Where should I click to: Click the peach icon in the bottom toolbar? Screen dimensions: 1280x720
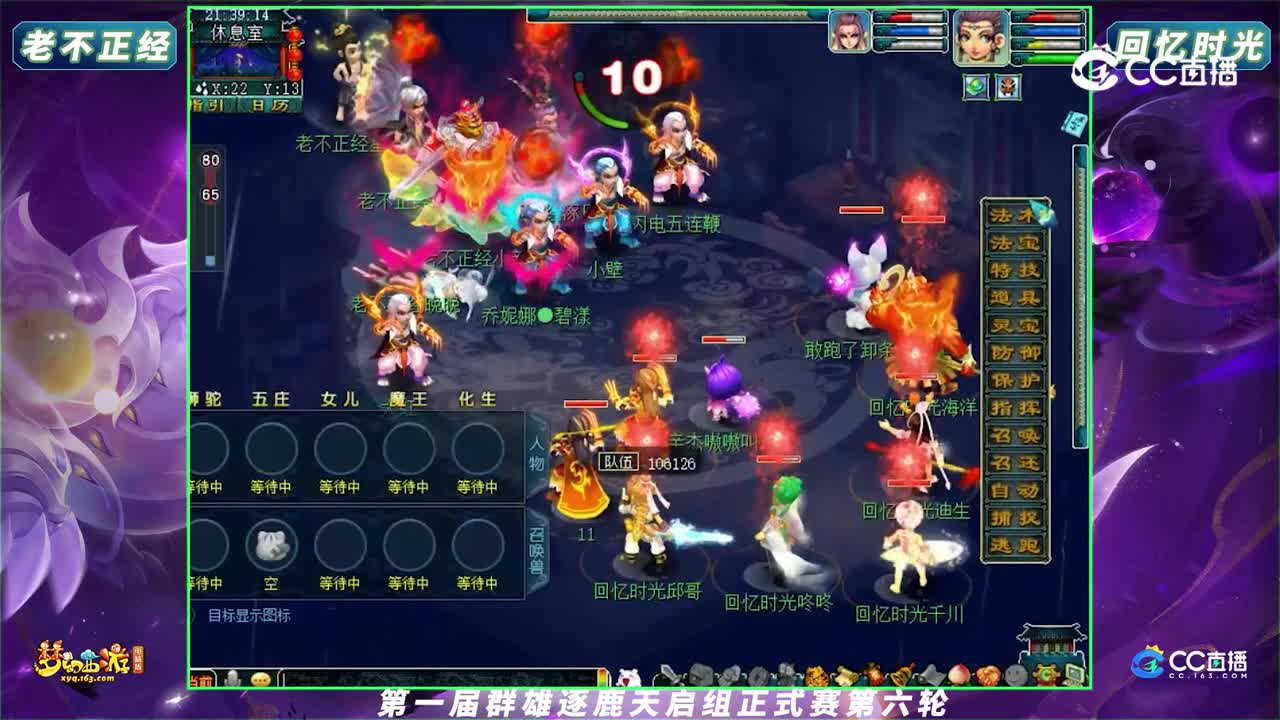pos(959,676)
